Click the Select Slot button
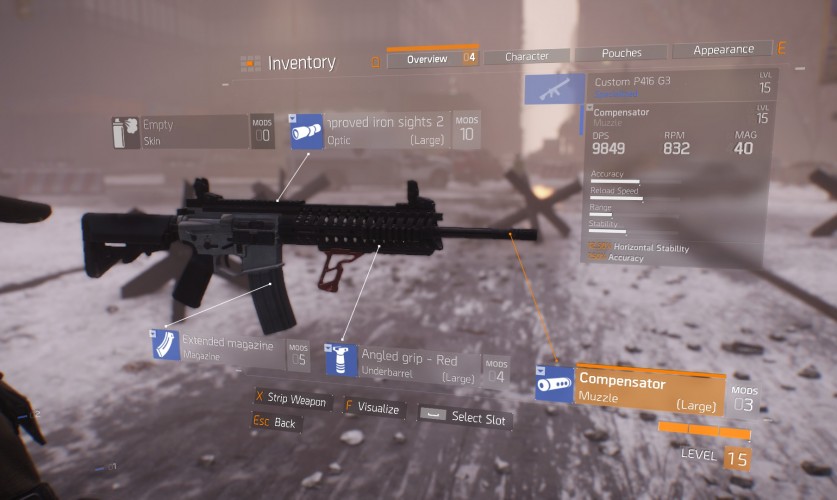 pyautogui.click(x=466, y=417)
